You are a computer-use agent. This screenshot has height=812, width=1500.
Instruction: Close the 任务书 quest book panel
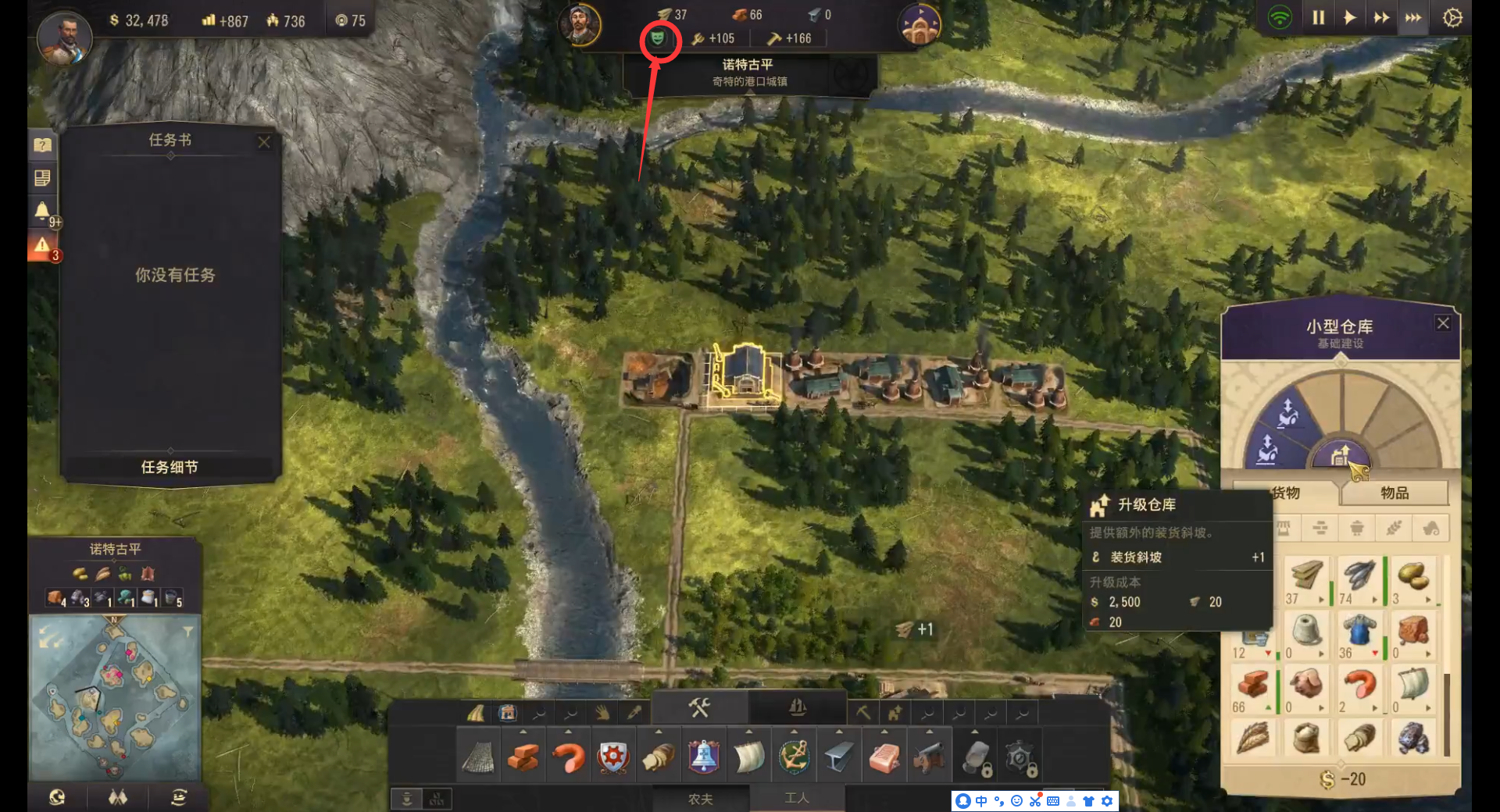point(264,142)
